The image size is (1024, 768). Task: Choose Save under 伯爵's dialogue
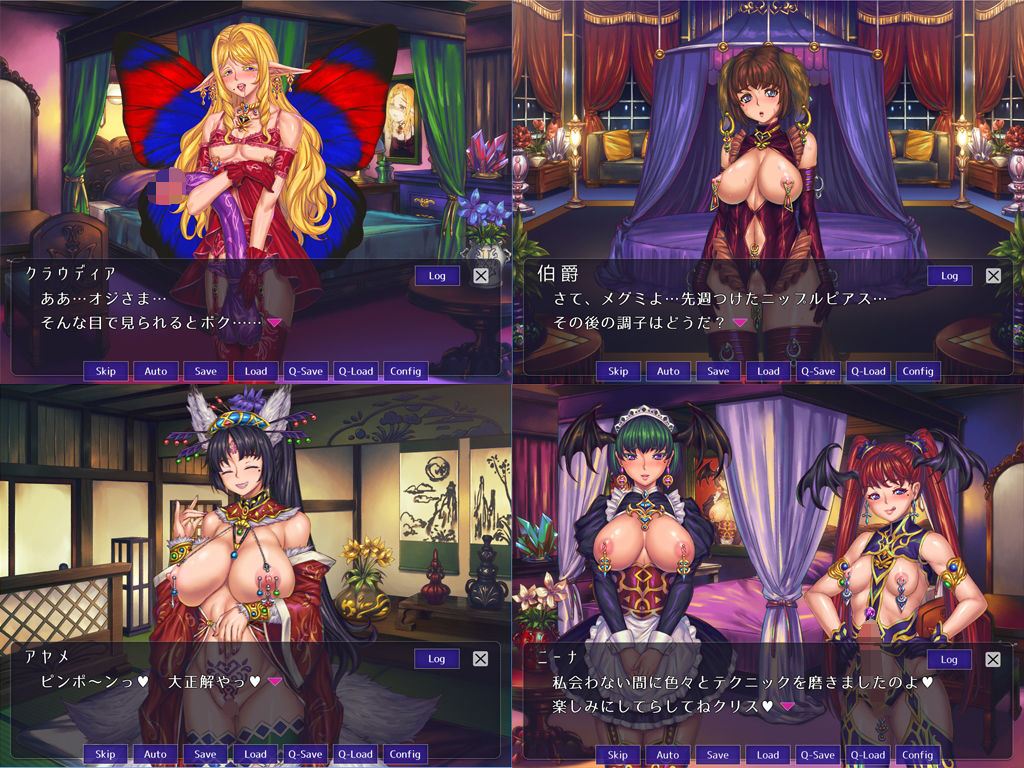tap(718, 371)
